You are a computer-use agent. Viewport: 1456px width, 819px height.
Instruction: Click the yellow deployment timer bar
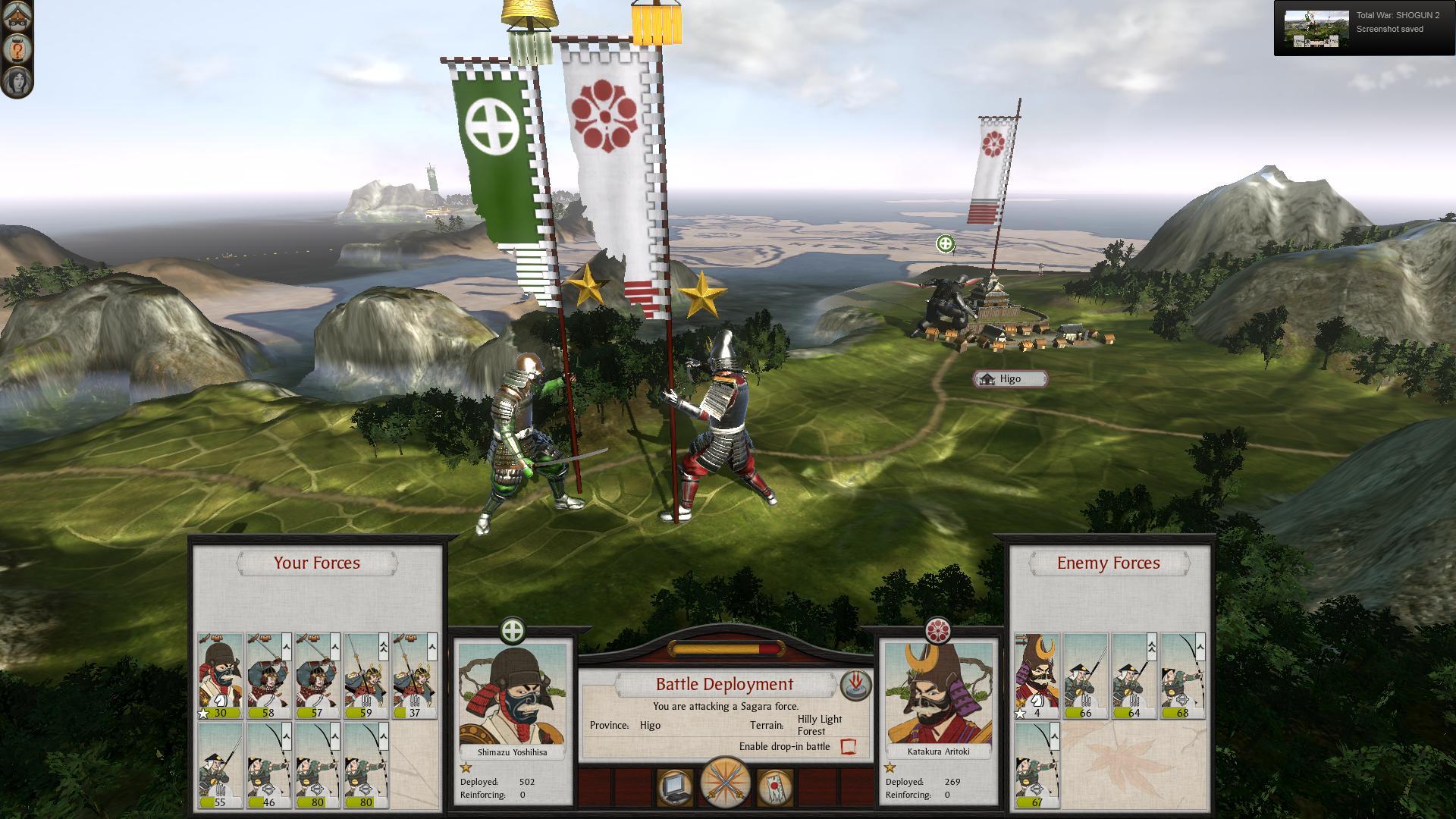point(726,648)
